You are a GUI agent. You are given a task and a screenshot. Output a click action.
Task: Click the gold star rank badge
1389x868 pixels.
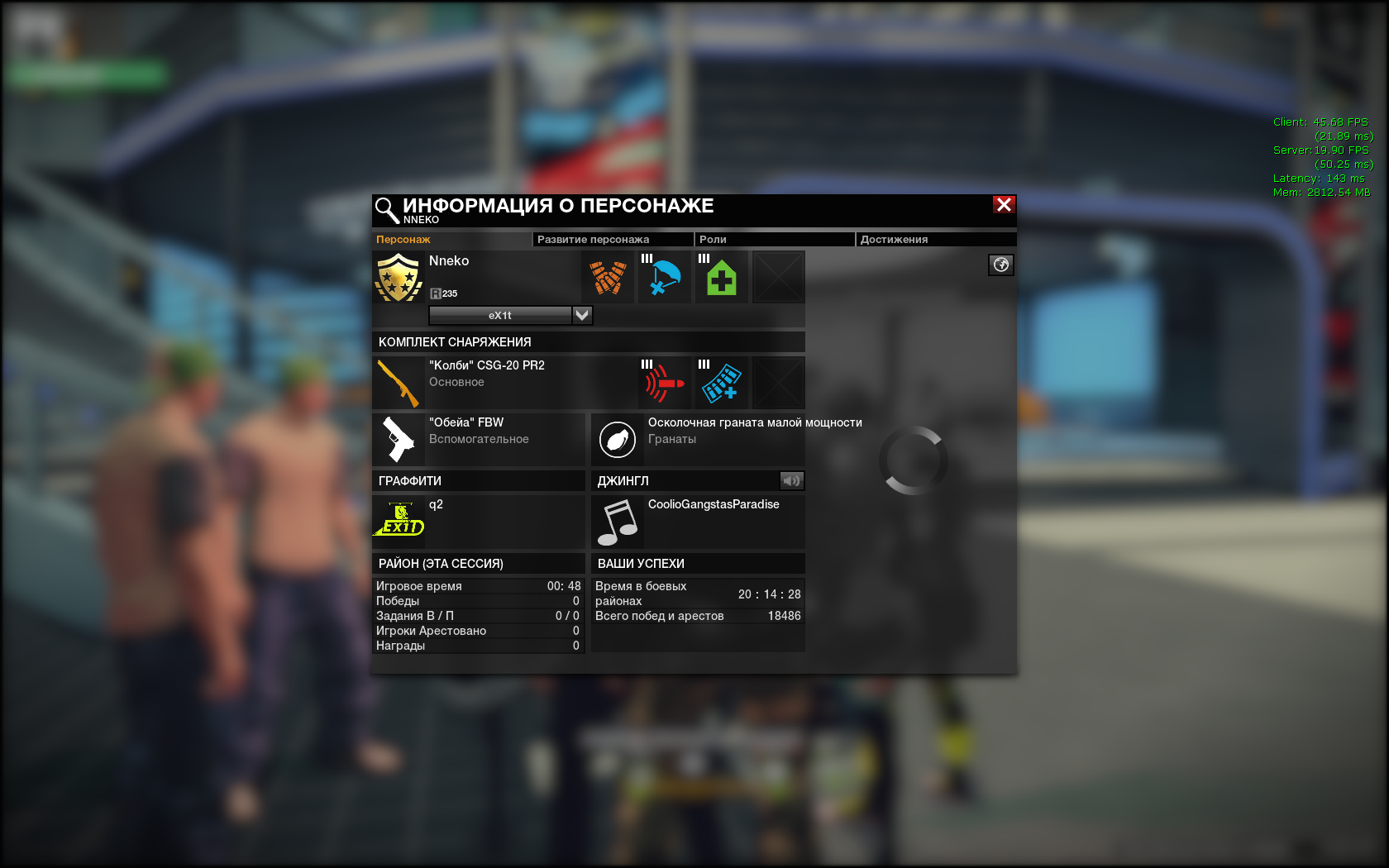399,278
